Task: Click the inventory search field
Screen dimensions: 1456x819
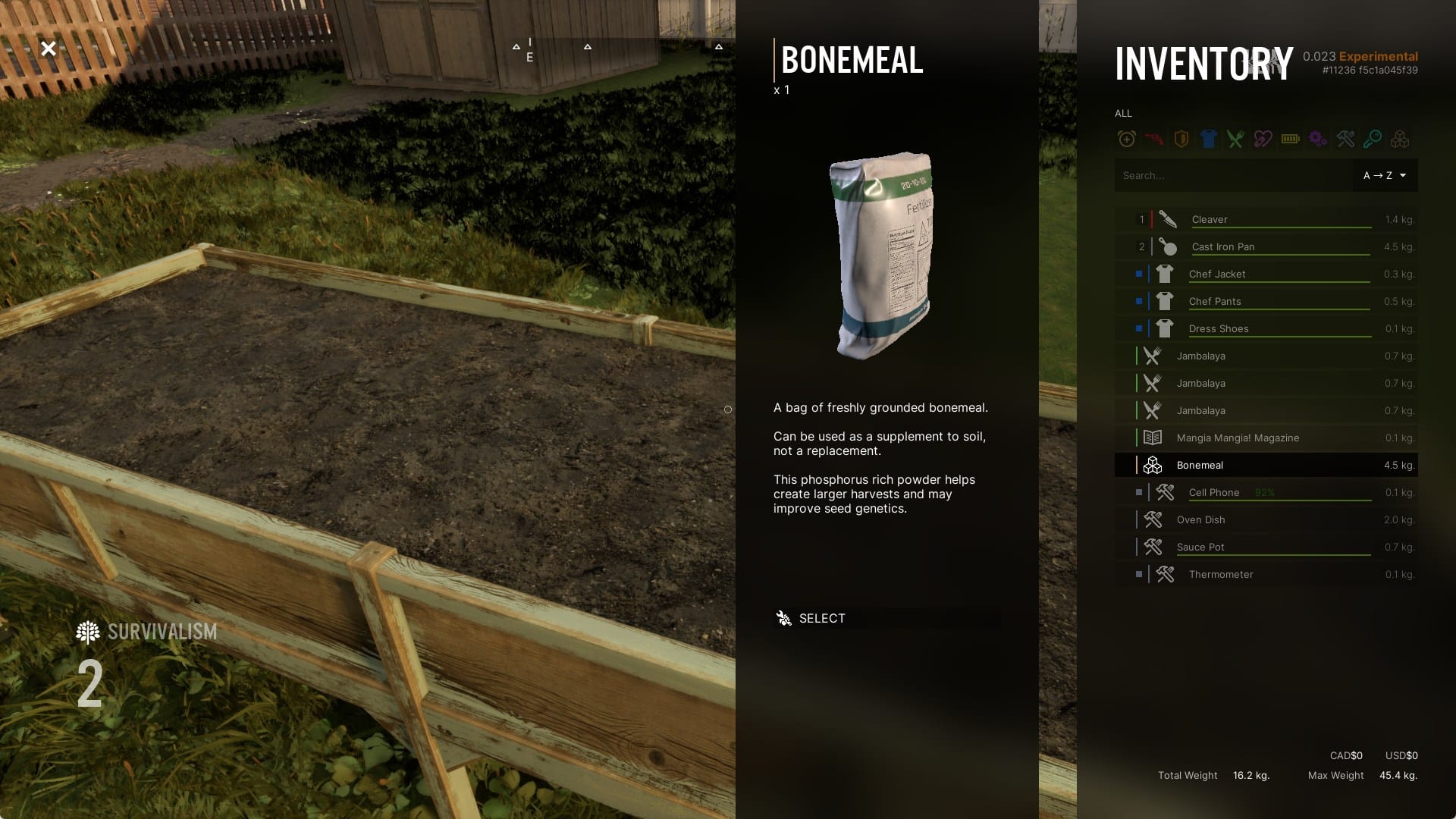Action: pyautogui.click(x=1232, y=175)
